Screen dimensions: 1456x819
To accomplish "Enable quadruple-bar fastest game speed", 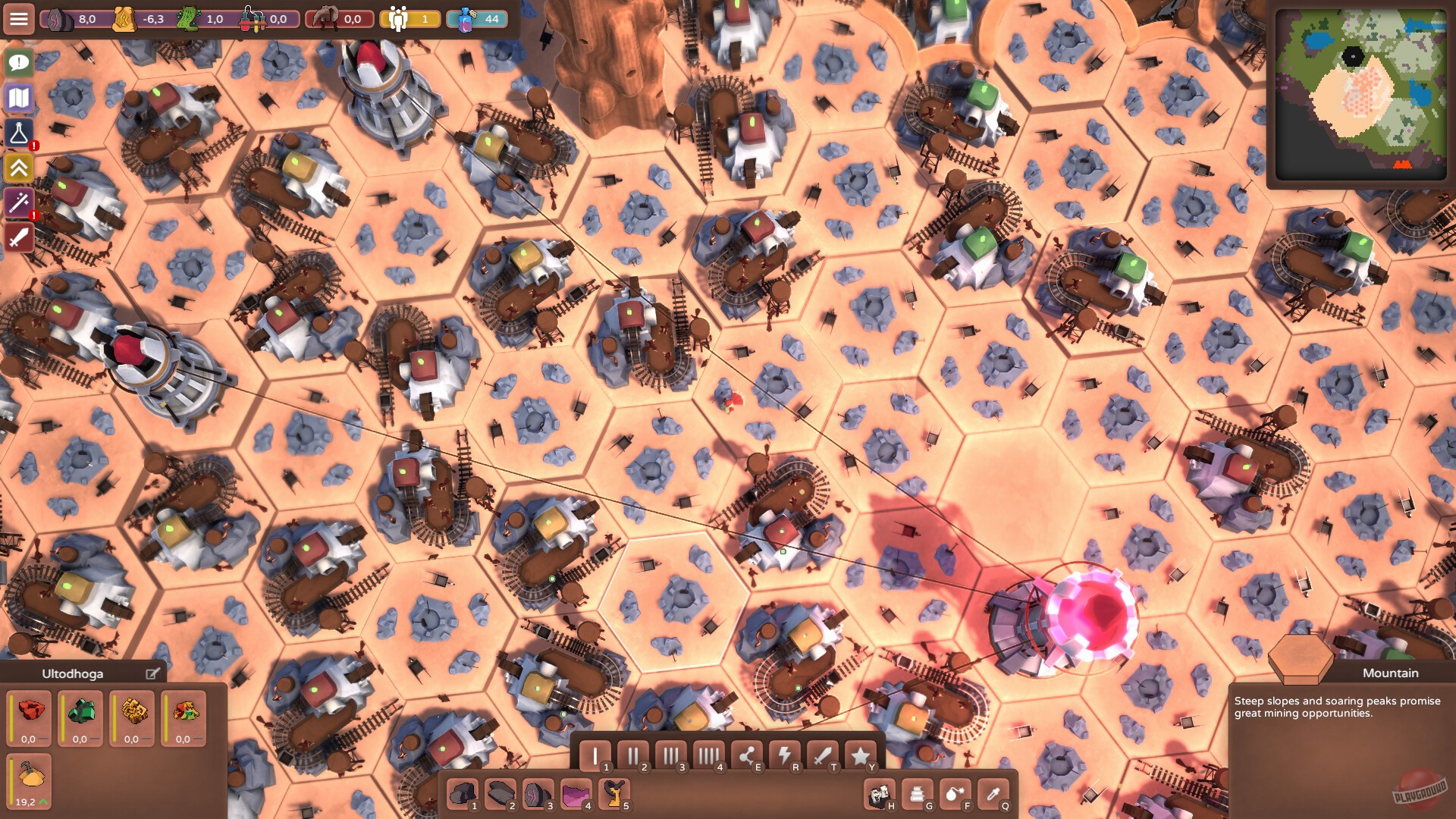I will 709,755.
